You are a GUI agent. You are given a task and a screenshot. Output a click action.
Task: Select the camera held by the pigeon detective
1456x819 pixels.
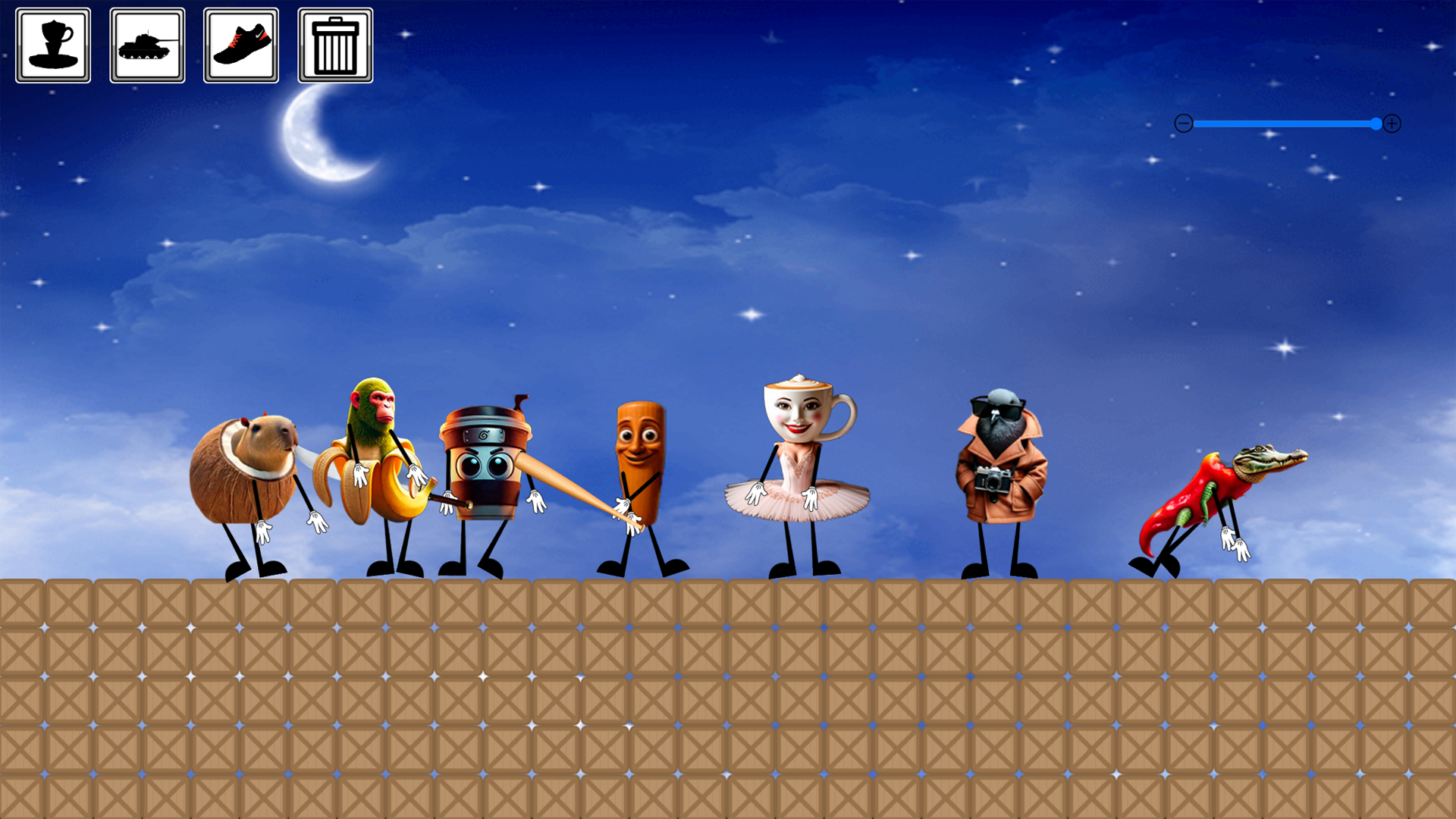993,479
